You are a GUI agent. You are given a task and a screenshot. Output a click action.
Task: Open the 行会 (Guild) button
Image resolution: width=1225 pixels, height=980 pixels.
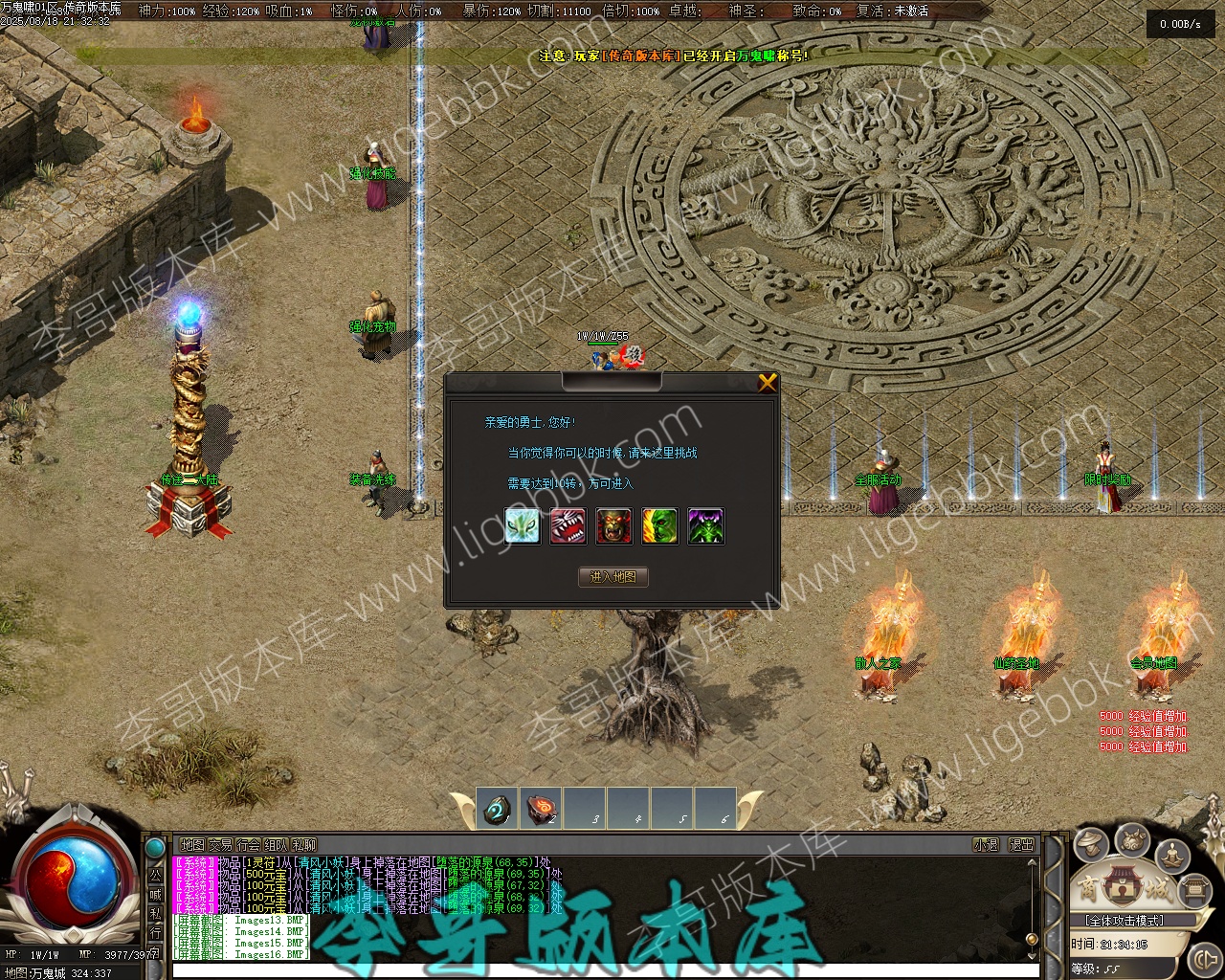248,845
